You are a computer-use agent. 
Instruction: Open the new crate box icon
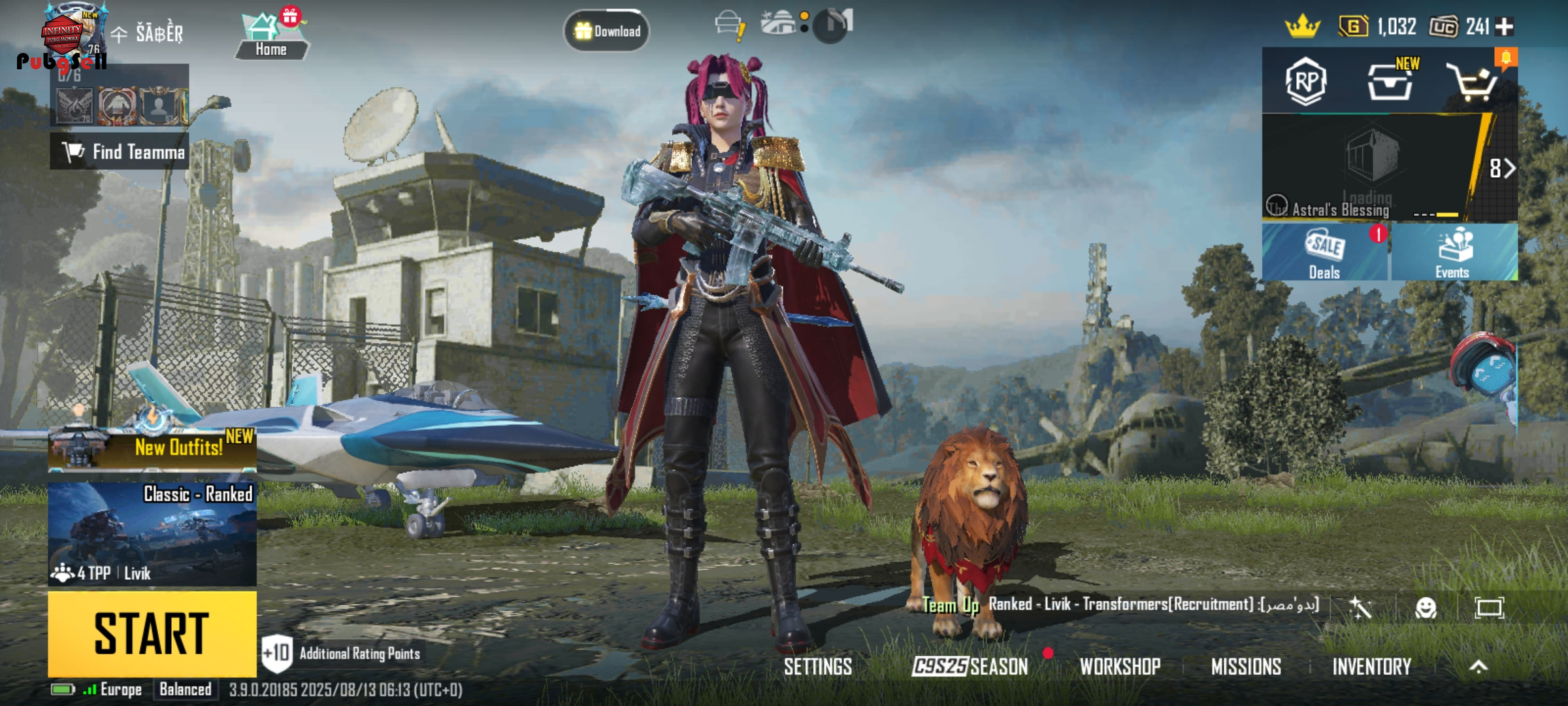point(1389,82)
